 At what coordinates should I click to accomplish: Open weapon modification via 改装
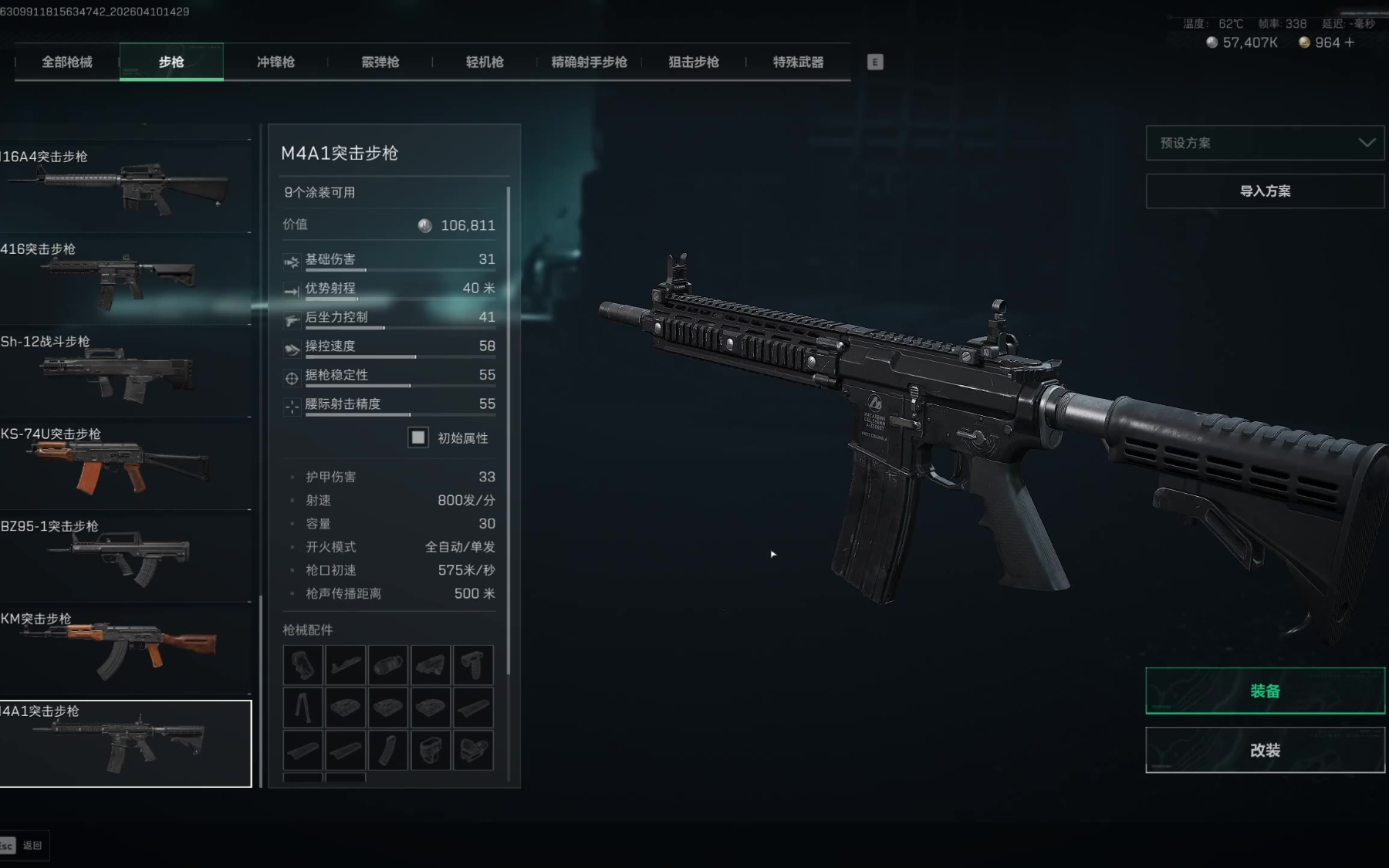point(1265,750)
